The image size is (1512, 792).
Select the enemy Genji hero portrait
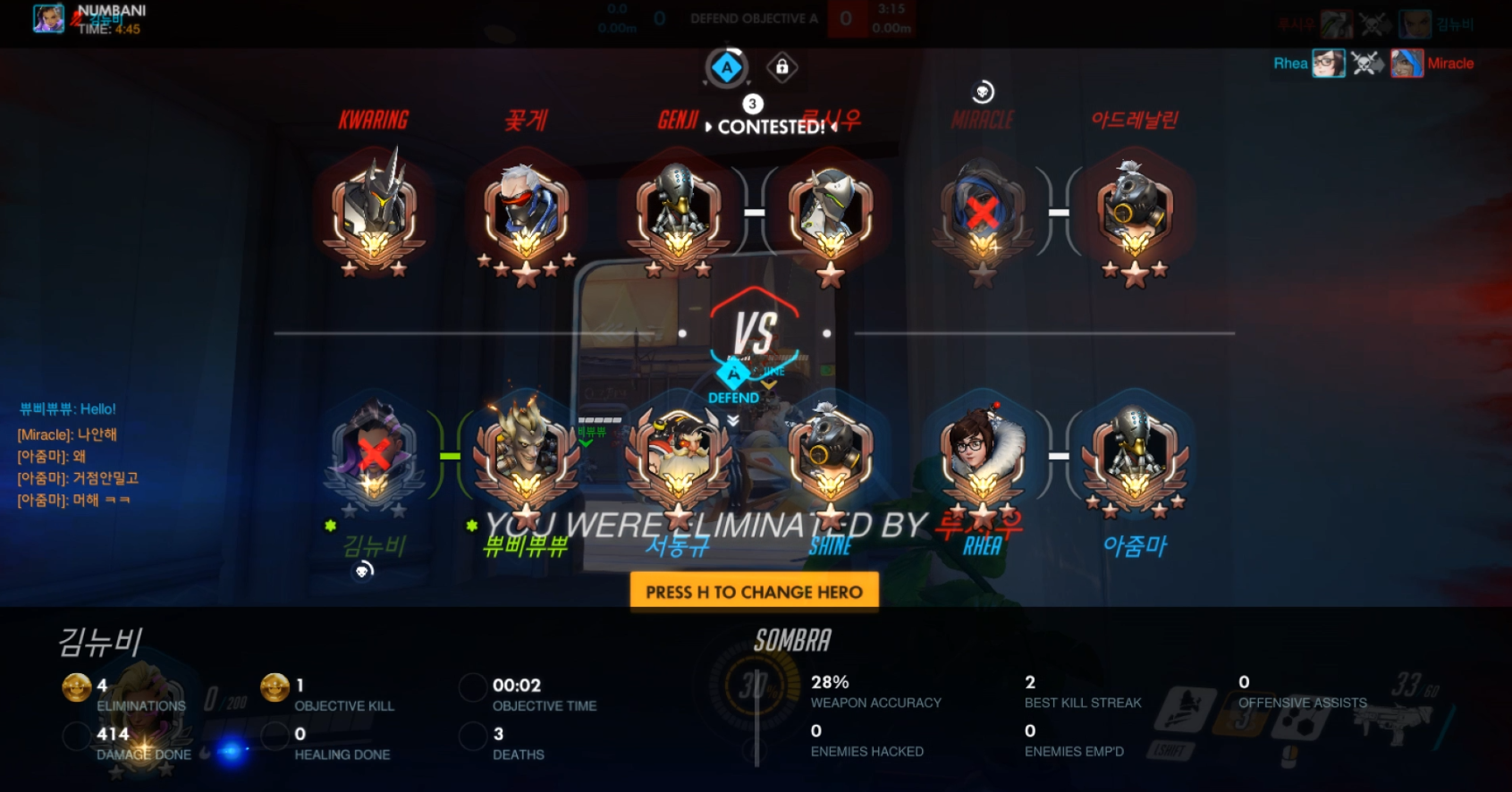point(831,212)
